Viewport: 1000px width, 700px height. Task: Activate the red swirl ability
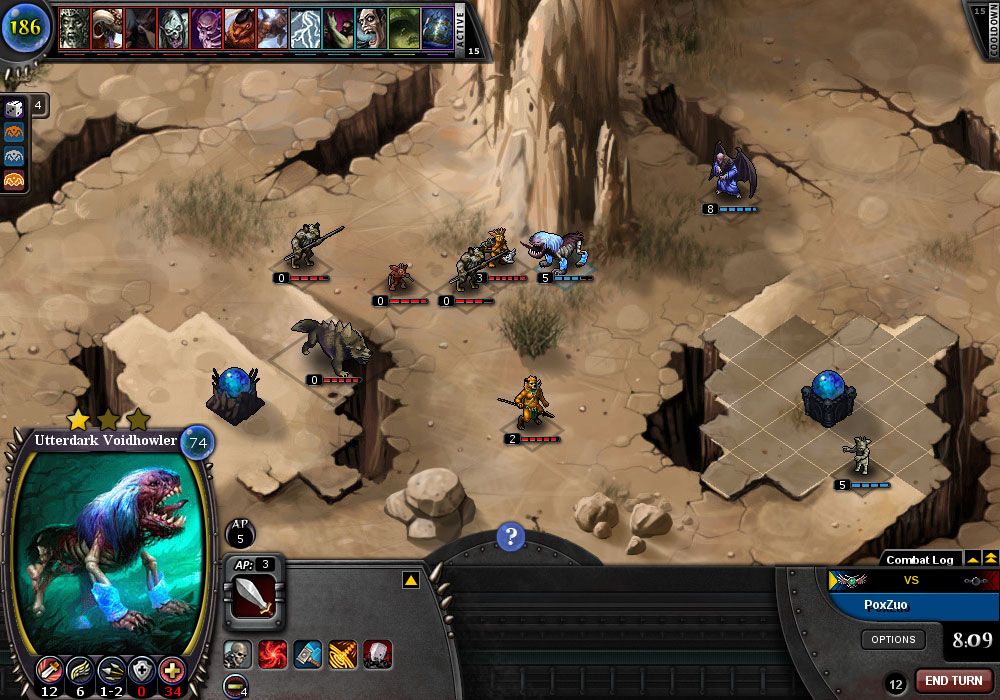point(272,655)
